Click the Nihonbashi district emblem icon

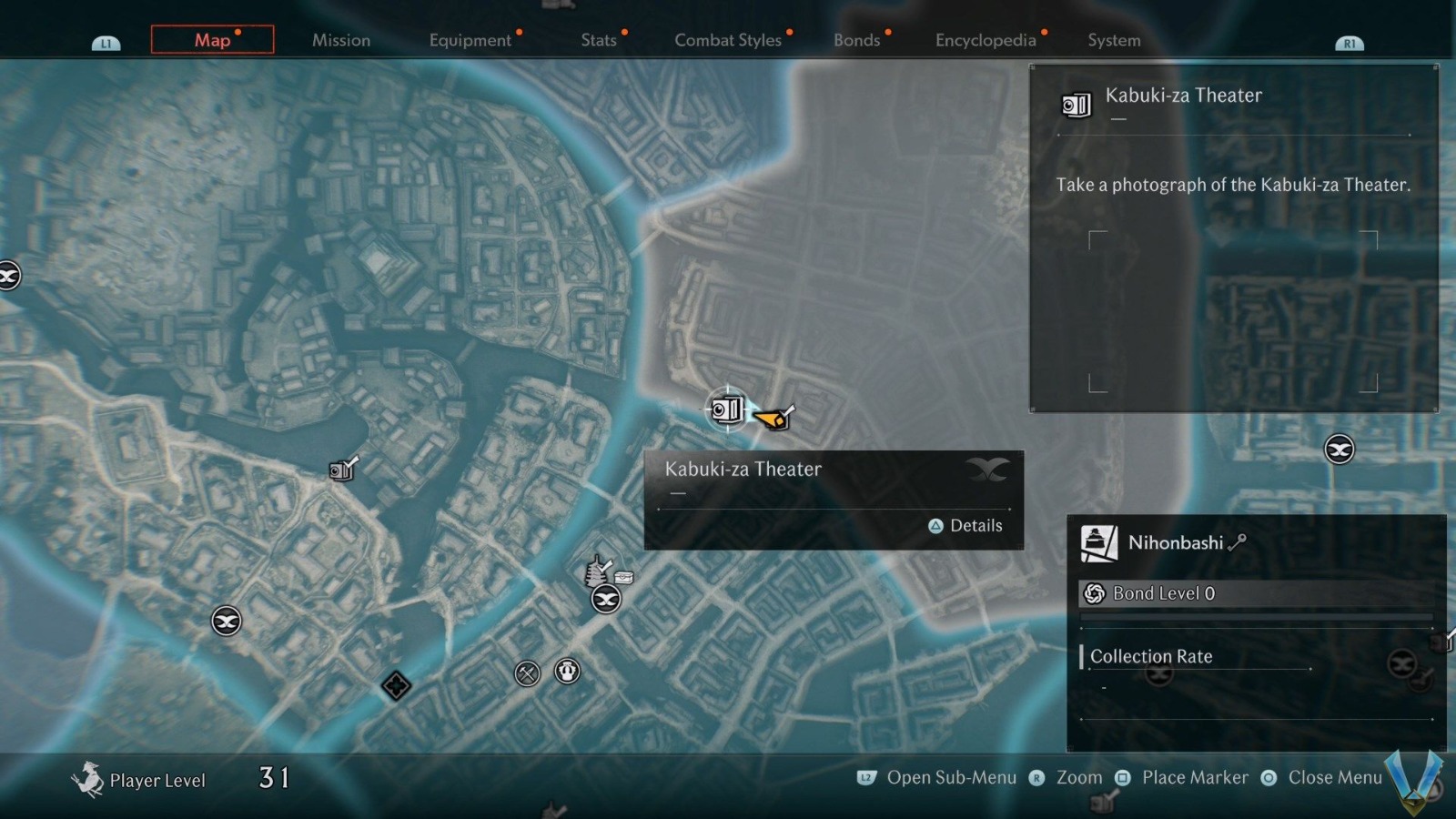coord(1099,543)
